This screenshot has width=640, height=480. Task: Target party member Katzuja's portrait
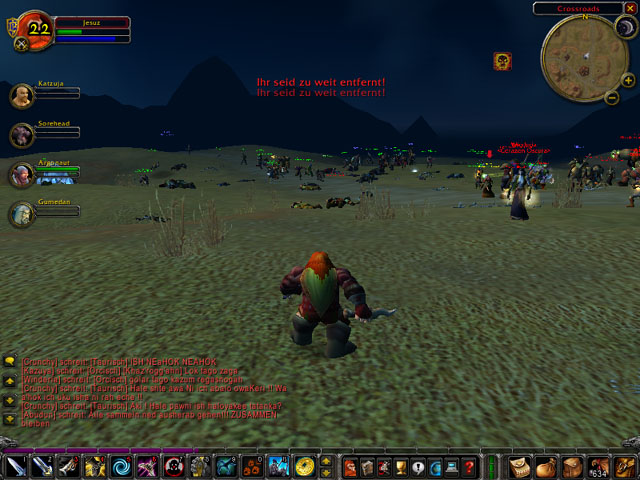tap(21, 97)
